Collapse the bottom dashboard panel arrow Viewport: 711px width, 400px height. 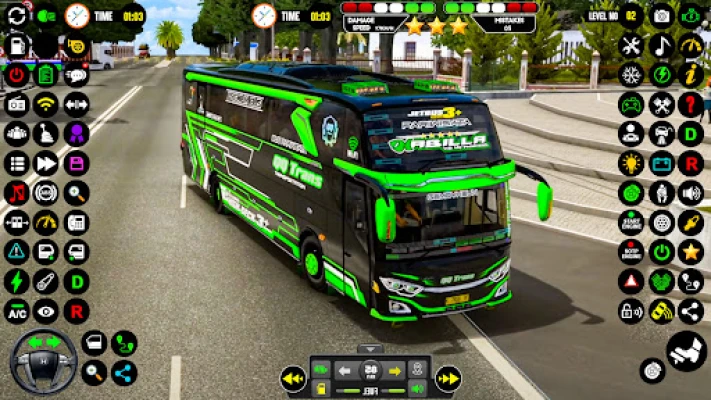tap(370, 350)
